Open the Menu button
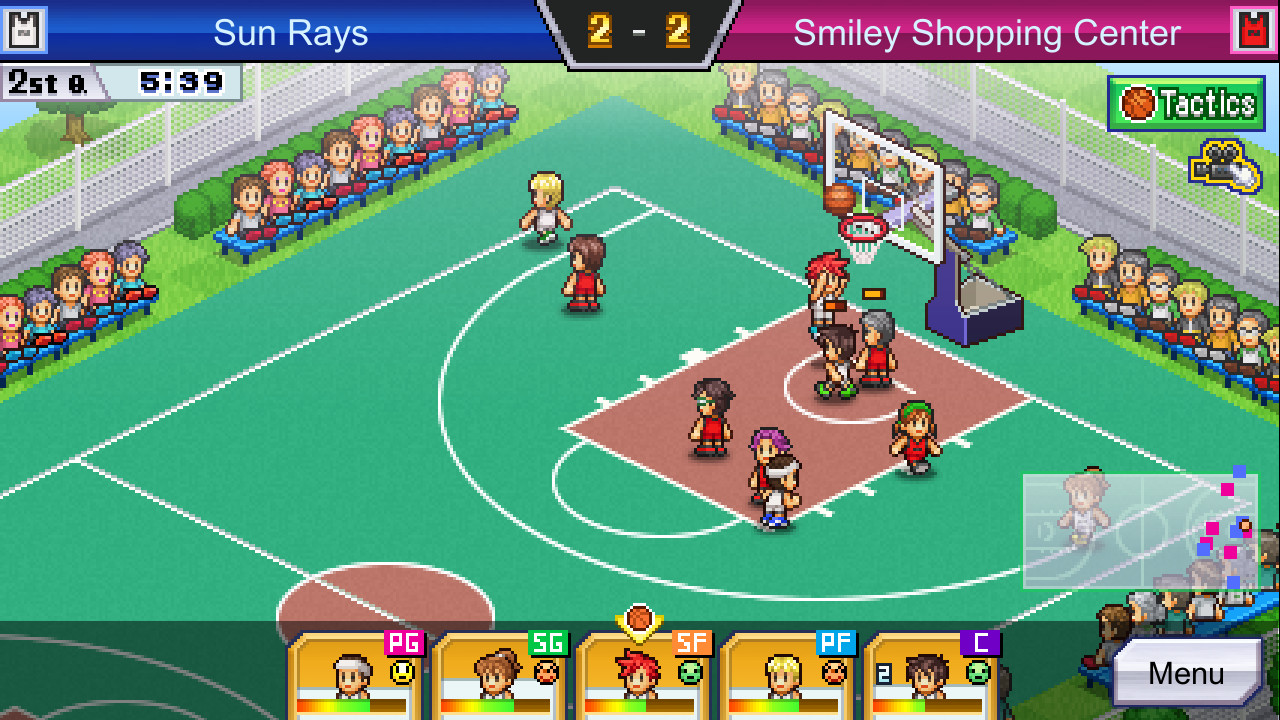 pyautogui.click(x=1186, y=672)
